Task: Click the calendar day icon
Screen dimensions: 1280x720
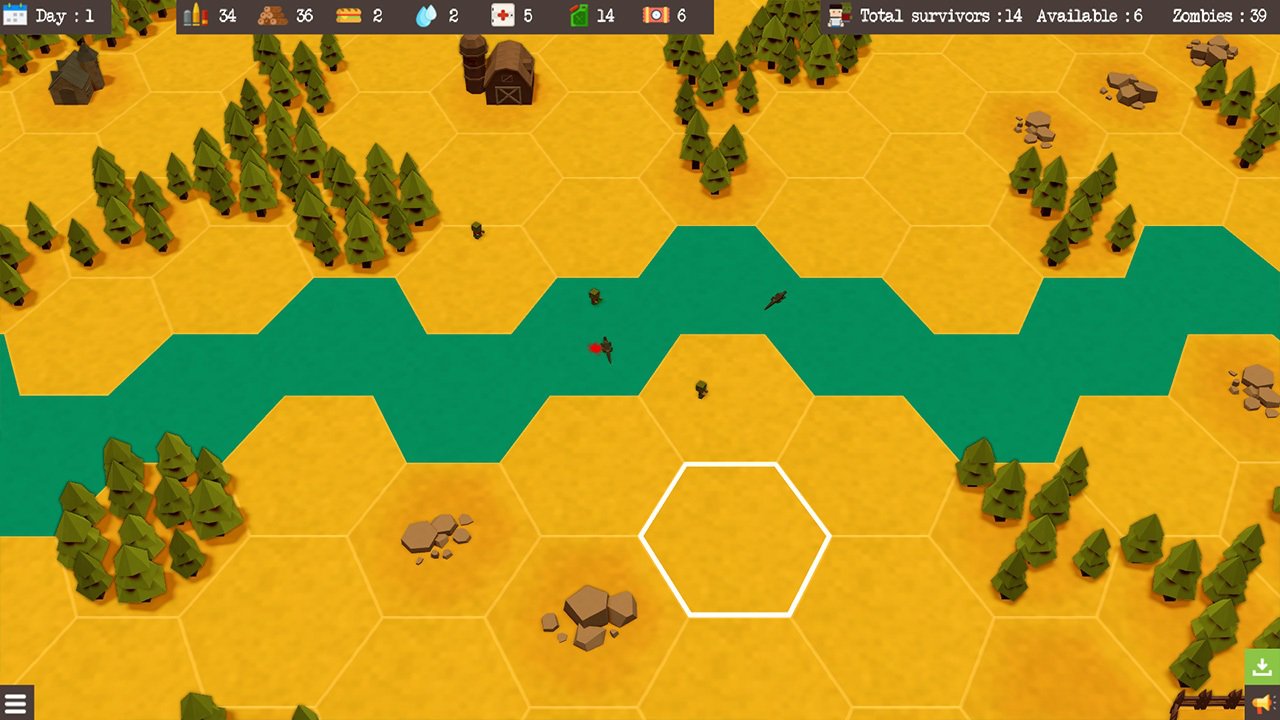Action: pyautogui.click(x=17, y=16)
